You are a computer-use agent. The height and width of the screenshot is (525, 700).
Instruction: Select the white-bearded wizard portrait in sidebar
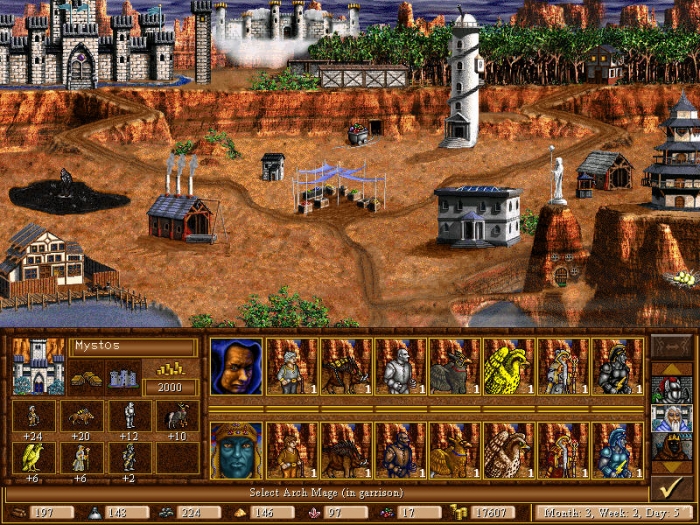[668, 417]
